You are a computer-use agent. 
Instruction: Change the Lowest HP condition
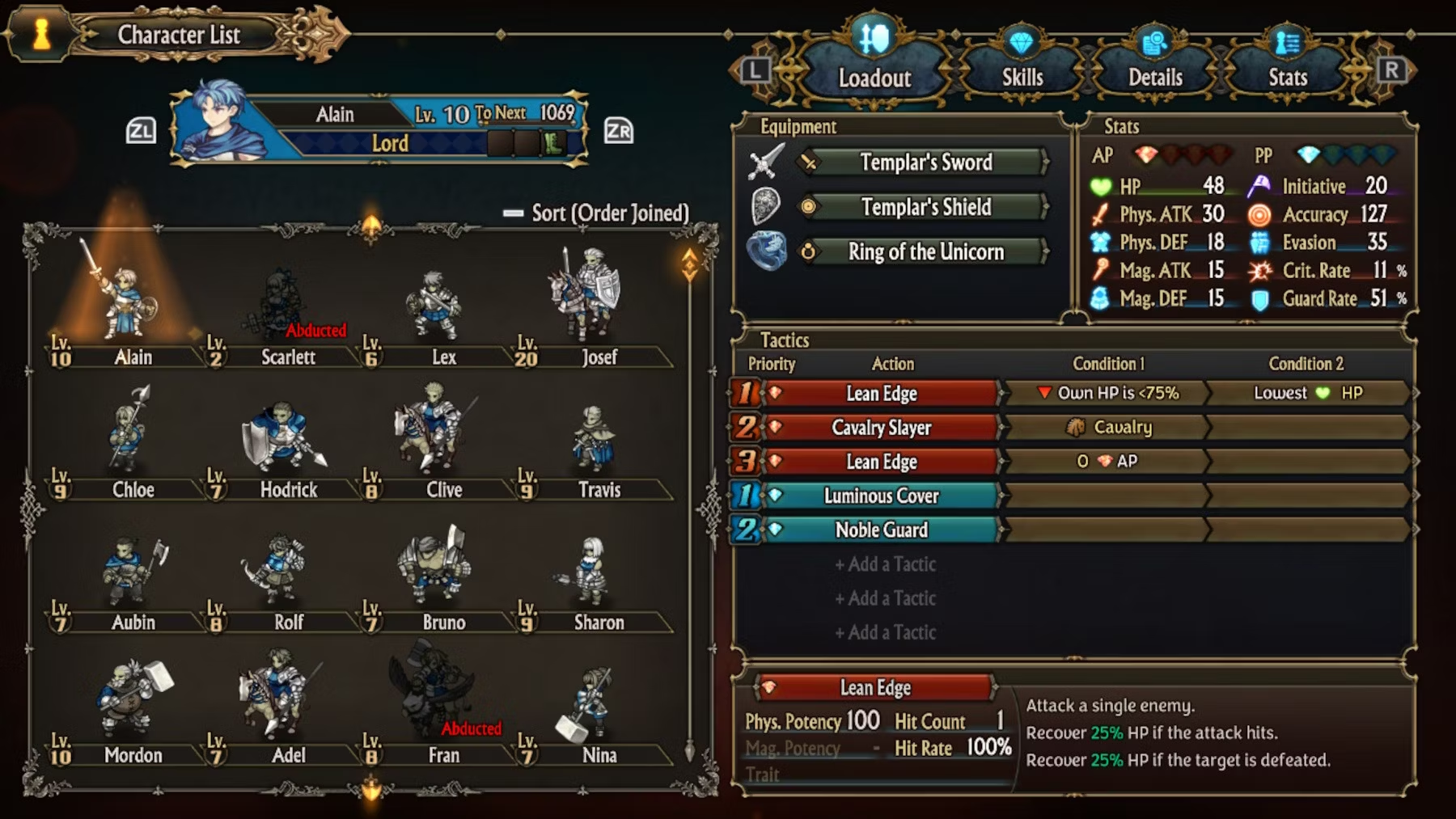[x=1307, y=393]
